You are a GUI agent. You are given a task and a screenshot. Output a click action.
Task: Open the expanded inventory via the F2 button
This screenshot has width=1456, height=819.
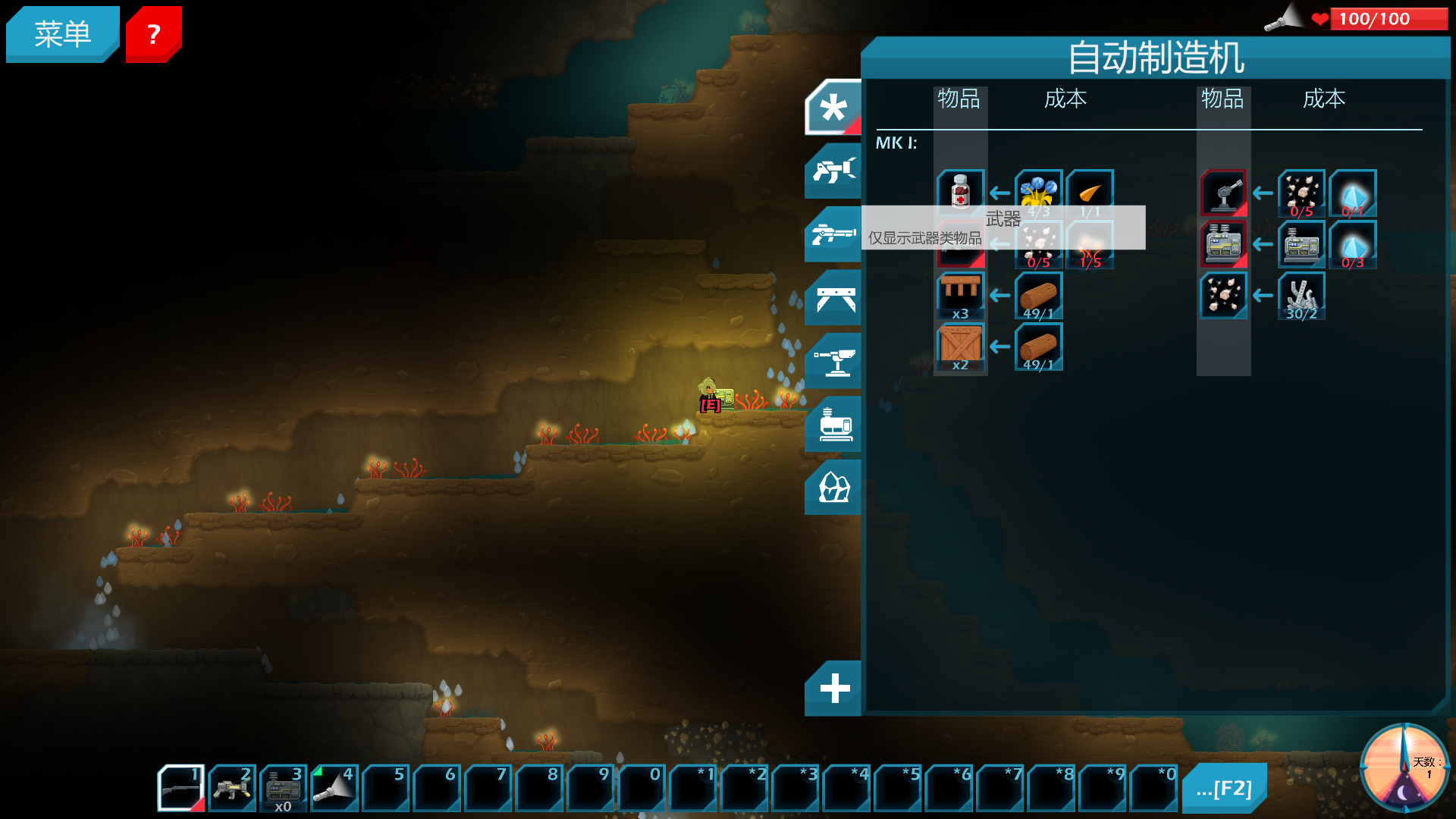[x=1224, y=789]
